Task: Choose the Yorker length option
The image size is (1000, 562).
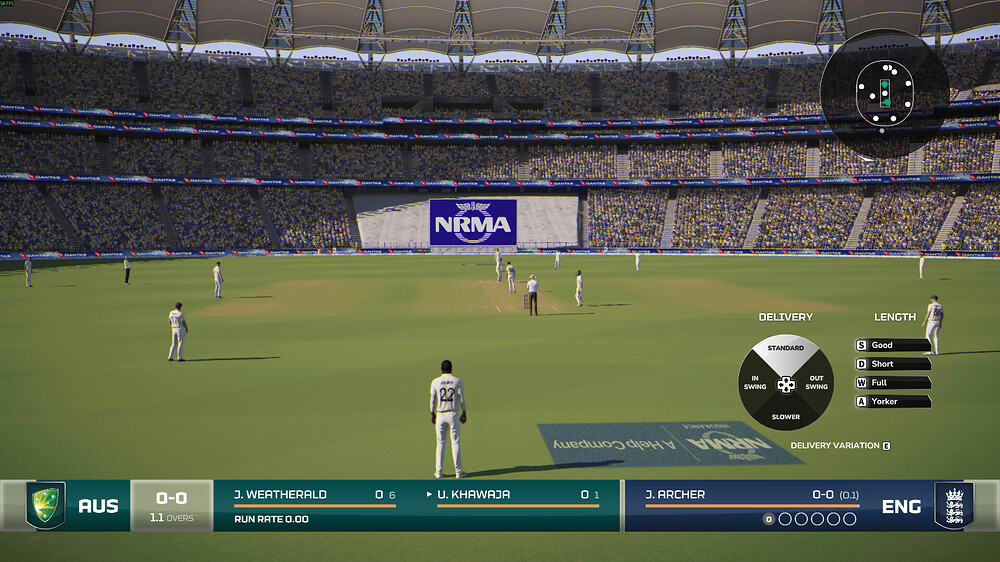Action: [x=893, y=402]
